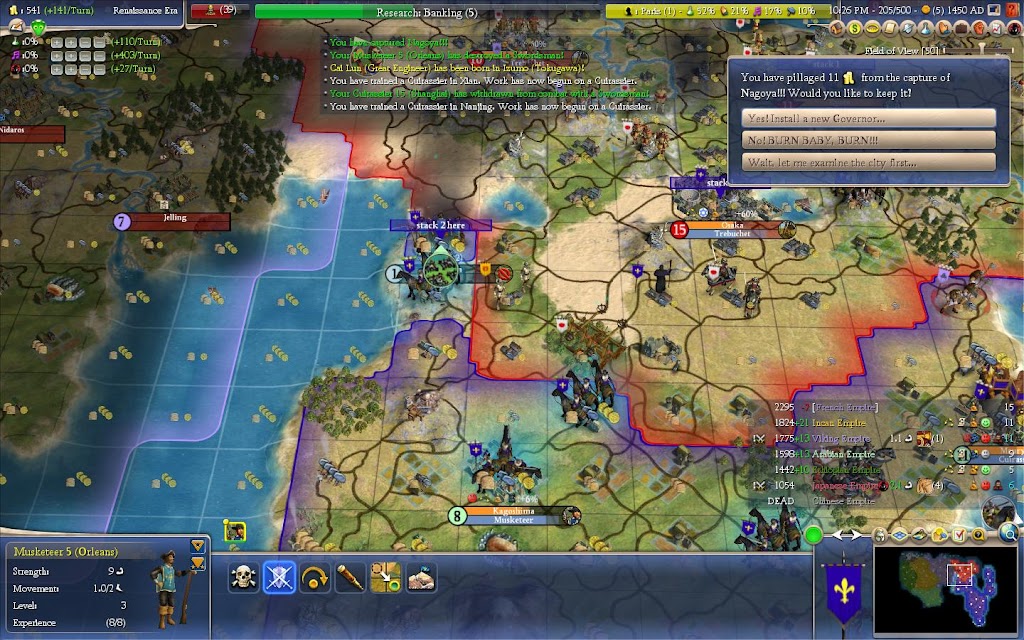
Task: Open the red question-mark Civilopedia button
Action: click(x=1013, y=11)
